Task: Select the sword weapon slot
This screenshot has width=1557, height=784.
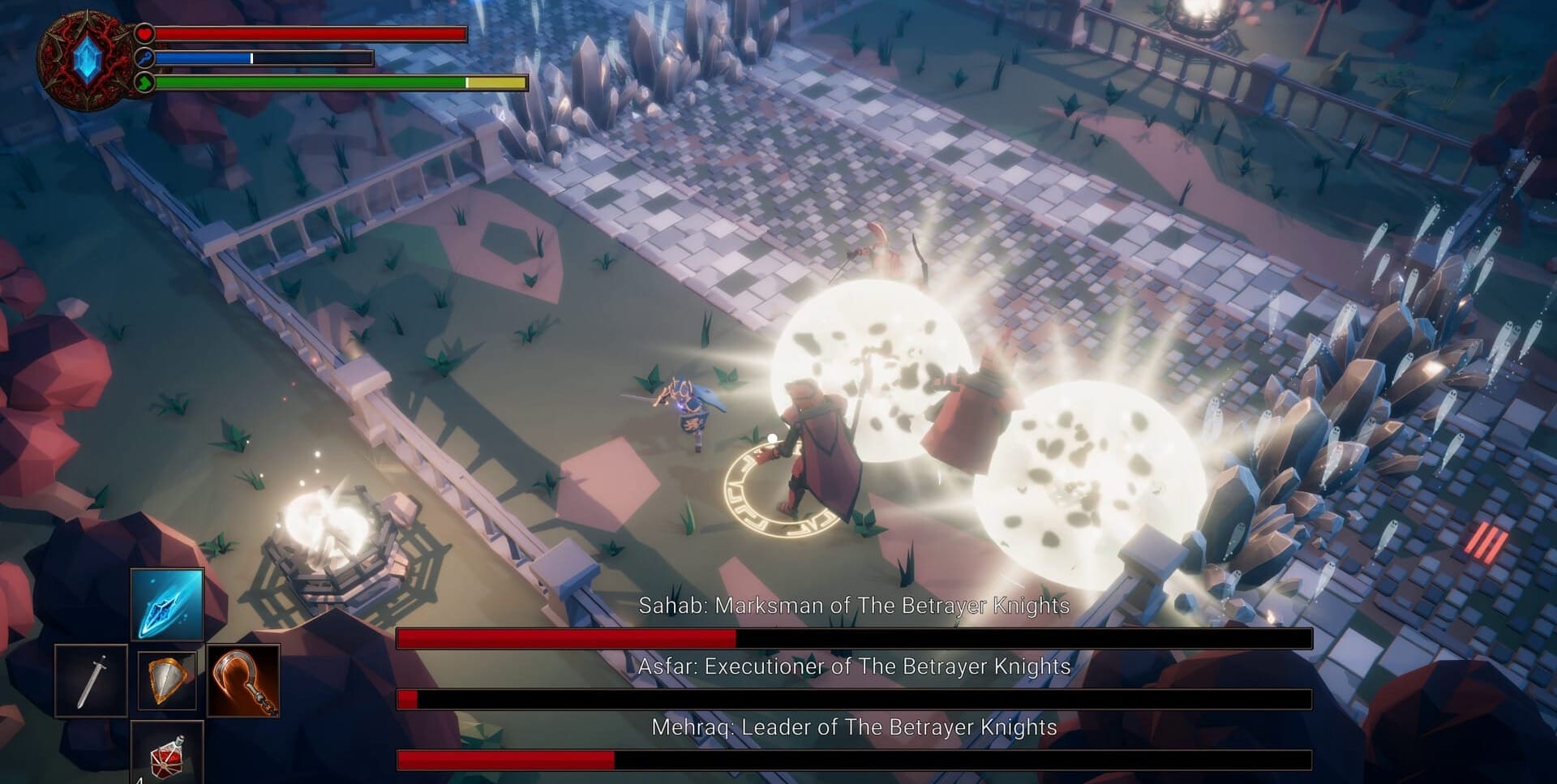Action: (x=91, y=680)
